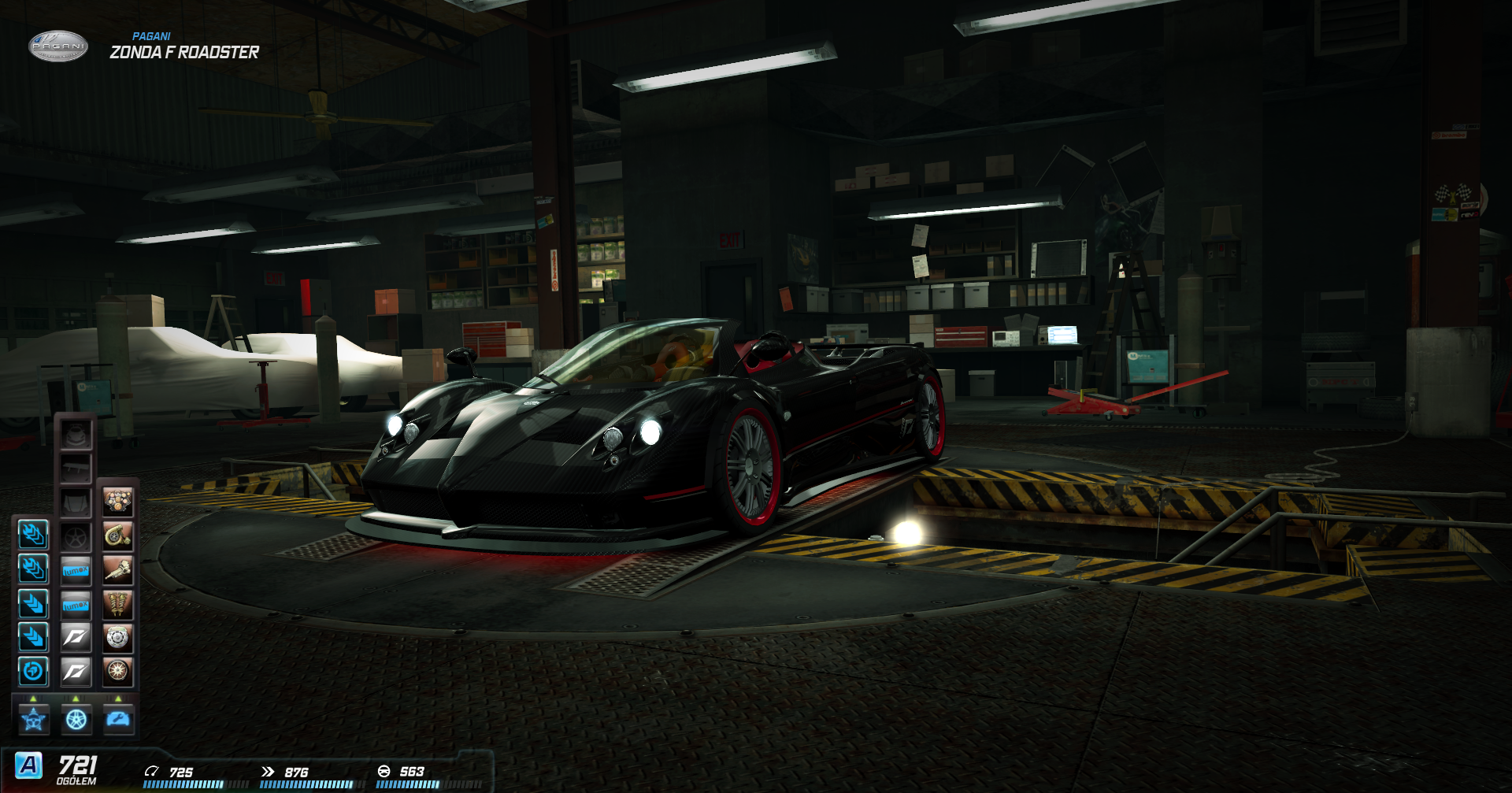Choose the hood visual part slot
1512x793 pixels.
click(76, 502)
